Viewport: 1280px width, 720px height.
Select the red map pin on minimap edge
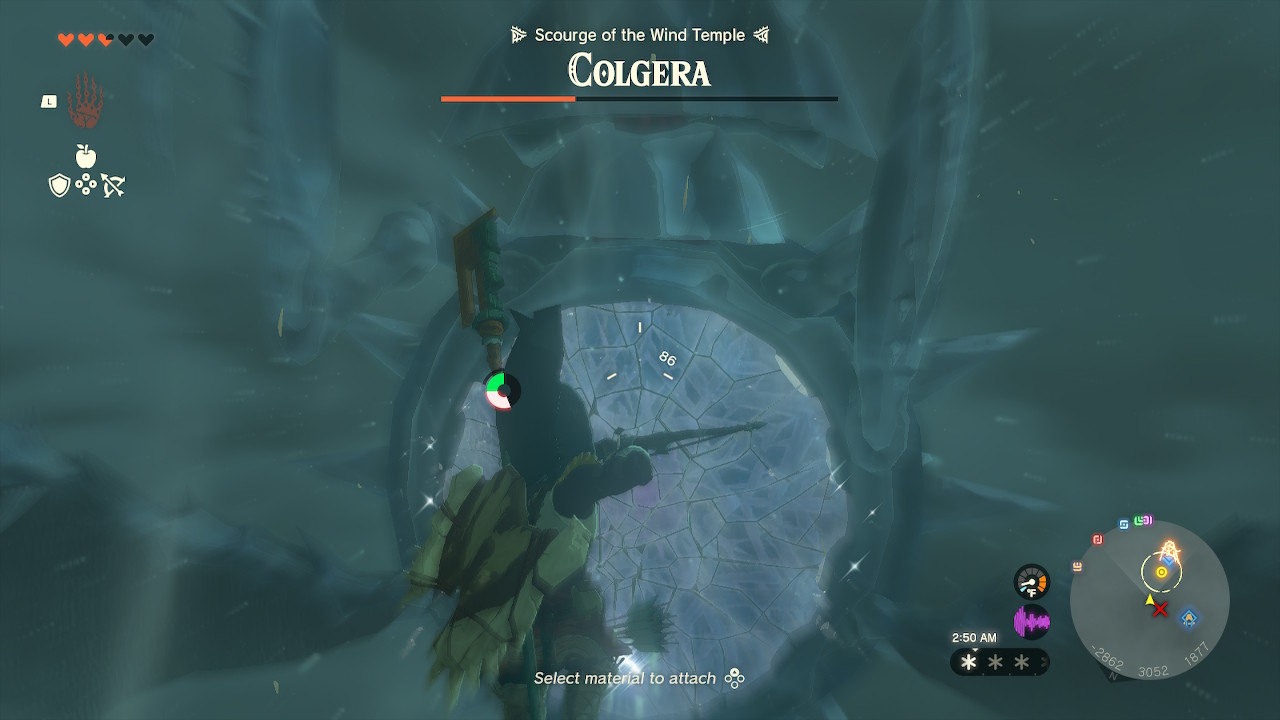pos(1098,540)
